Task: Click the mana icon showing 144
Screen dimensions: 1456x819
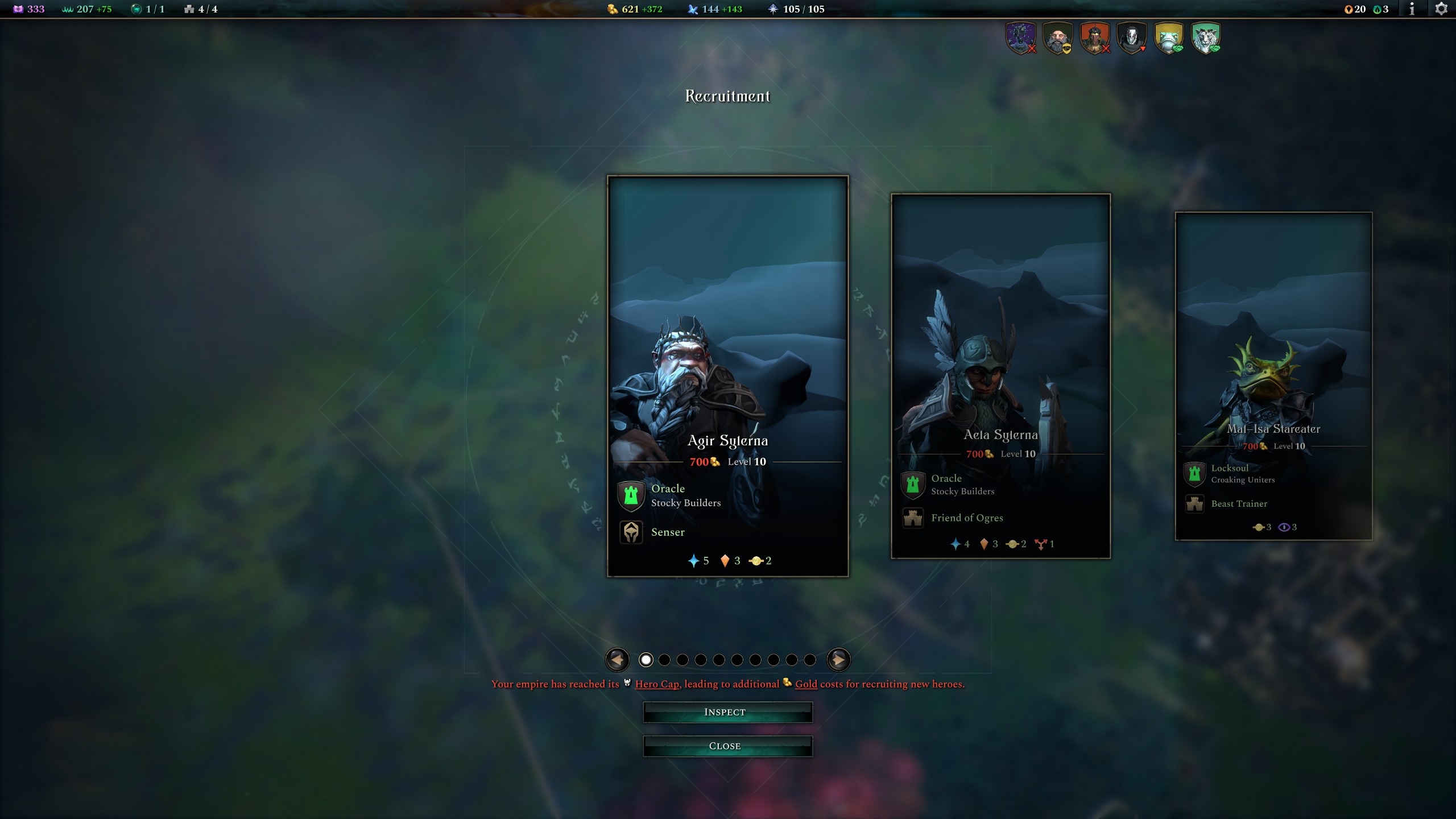Action: click(x=693, y=9)
